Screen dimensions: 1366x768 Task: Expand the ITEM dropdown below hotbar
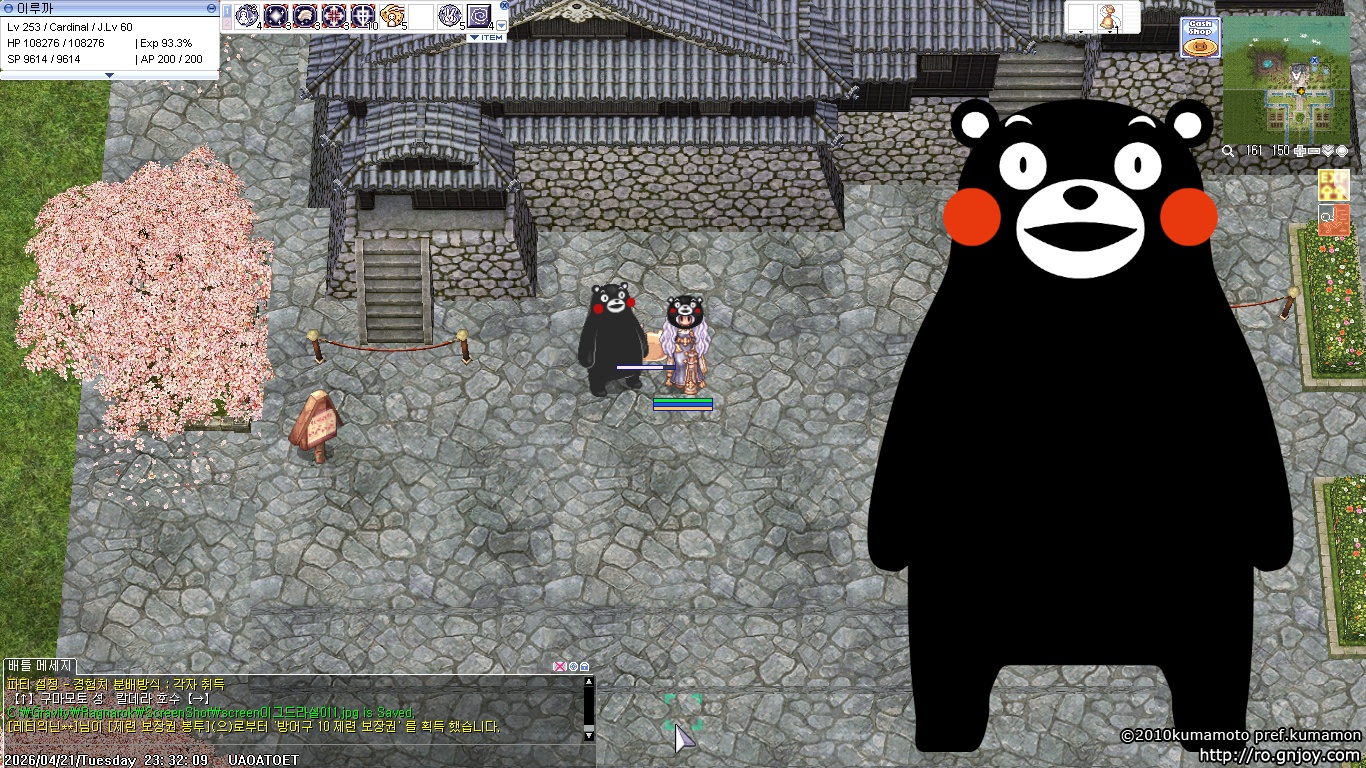(487, 38)
